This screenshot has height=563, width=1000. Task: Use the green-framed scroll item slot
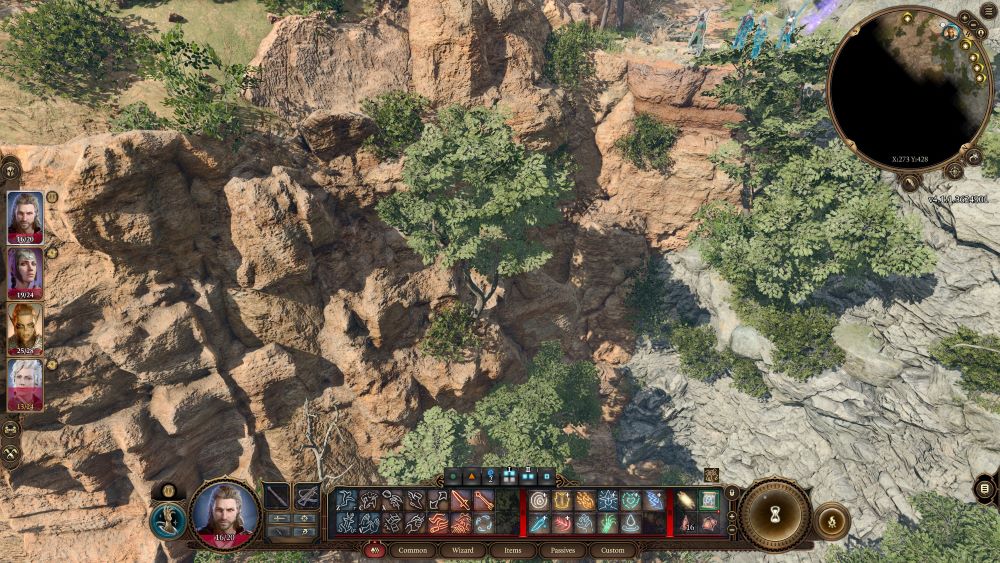coord(708,500)
